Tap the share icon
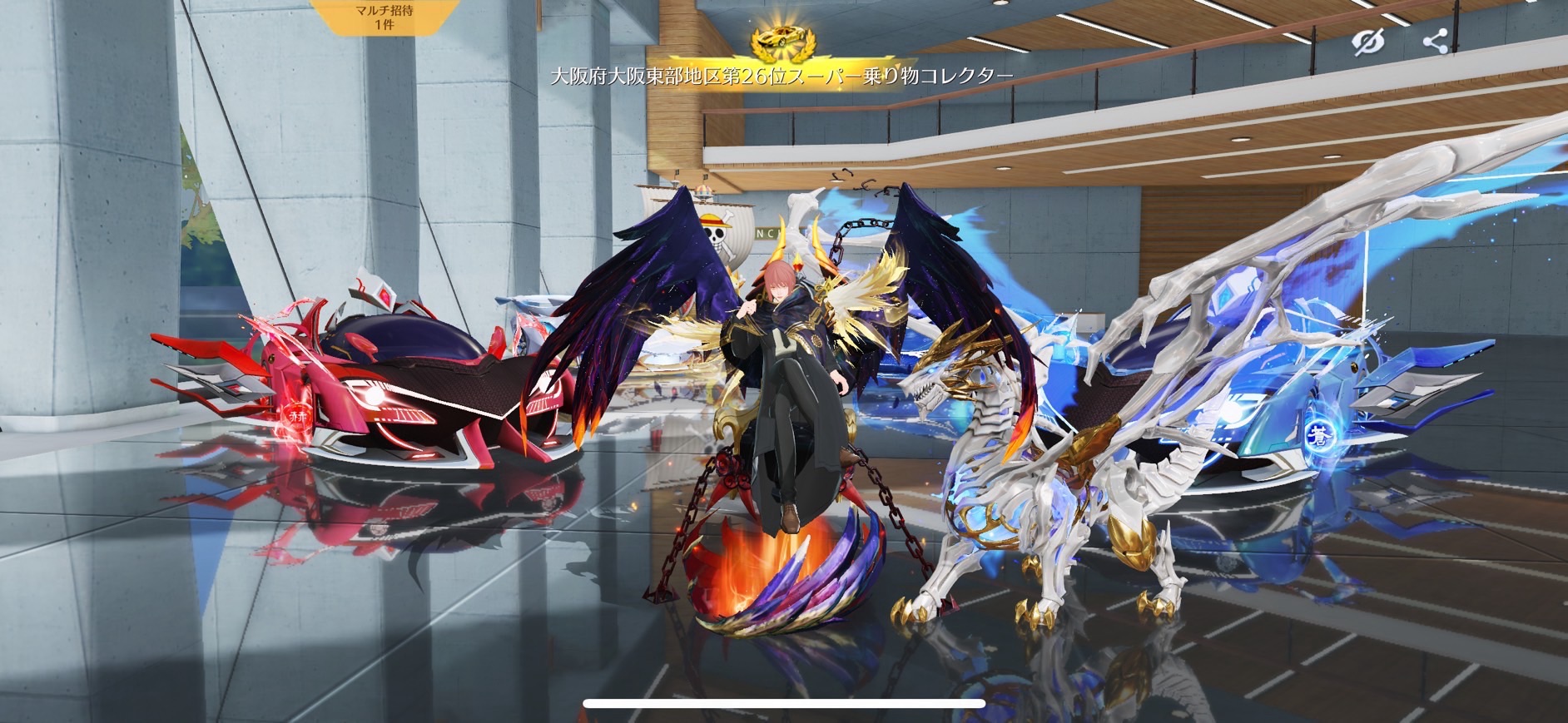The width and height of the screenshot is (1568, 723). pyautogui.click(x=1436, y=41)
